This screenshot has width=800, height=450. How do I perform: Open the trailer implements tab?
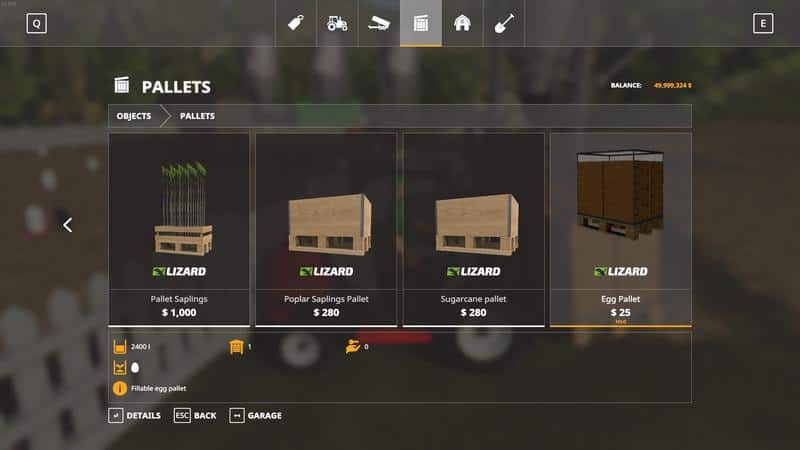379,22
